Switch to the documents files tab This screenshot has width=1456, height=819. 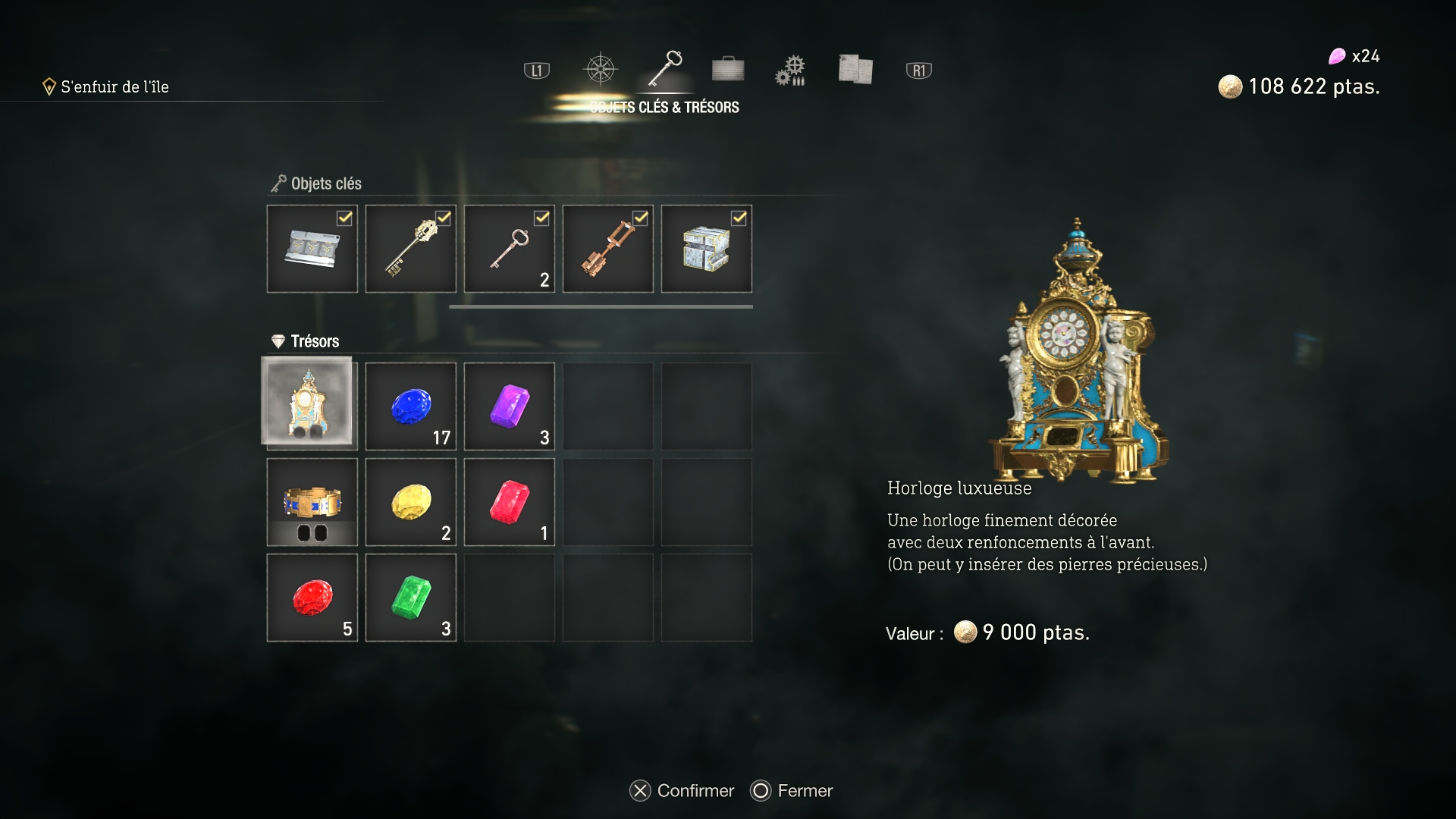pyautogui.click(x=855, y=70)
